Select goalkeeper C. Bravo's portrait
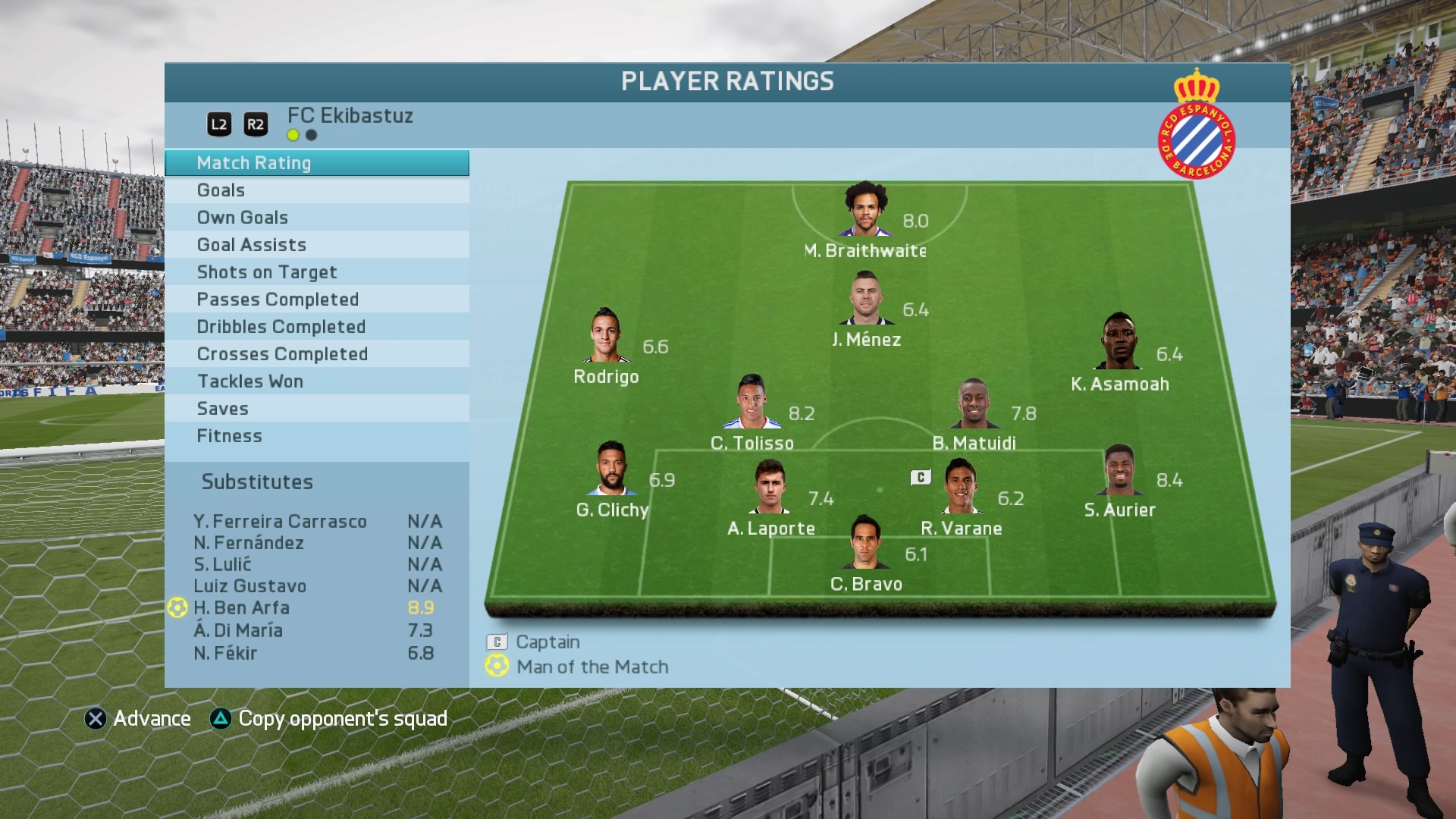 click(865, 543)
